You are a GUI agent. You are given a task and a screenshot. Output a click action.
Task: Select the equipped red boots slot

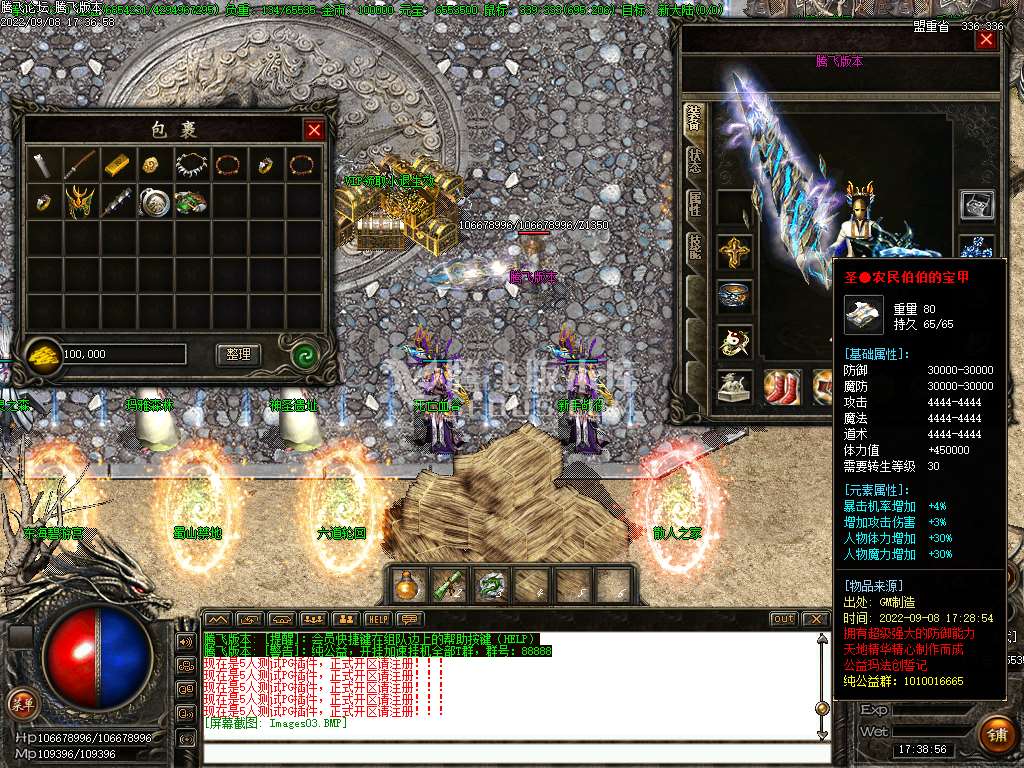[783, 387]
